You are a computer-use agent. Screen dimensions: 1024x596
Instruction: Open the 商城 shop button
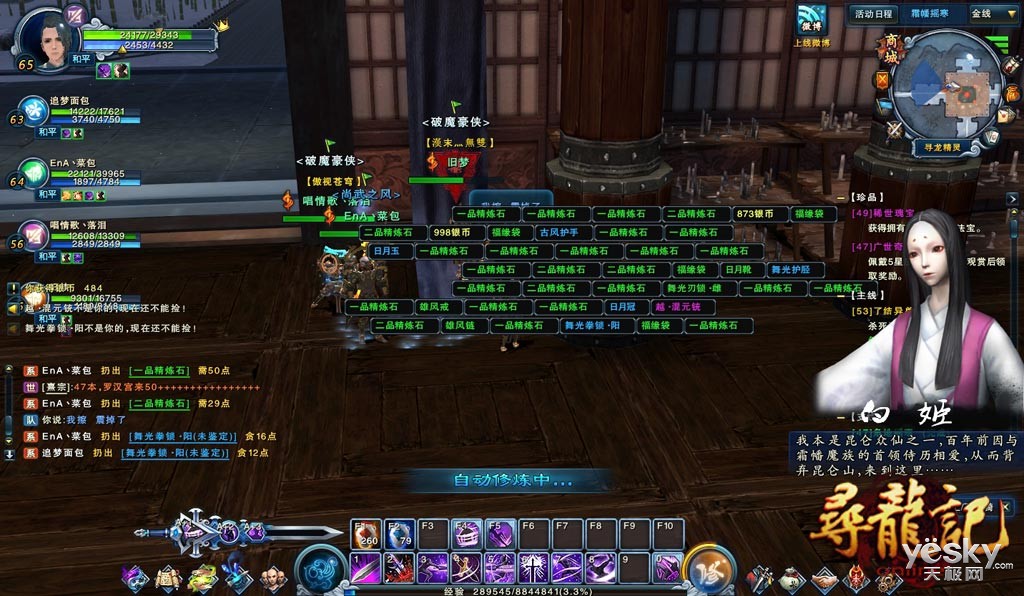pos(890,48)
